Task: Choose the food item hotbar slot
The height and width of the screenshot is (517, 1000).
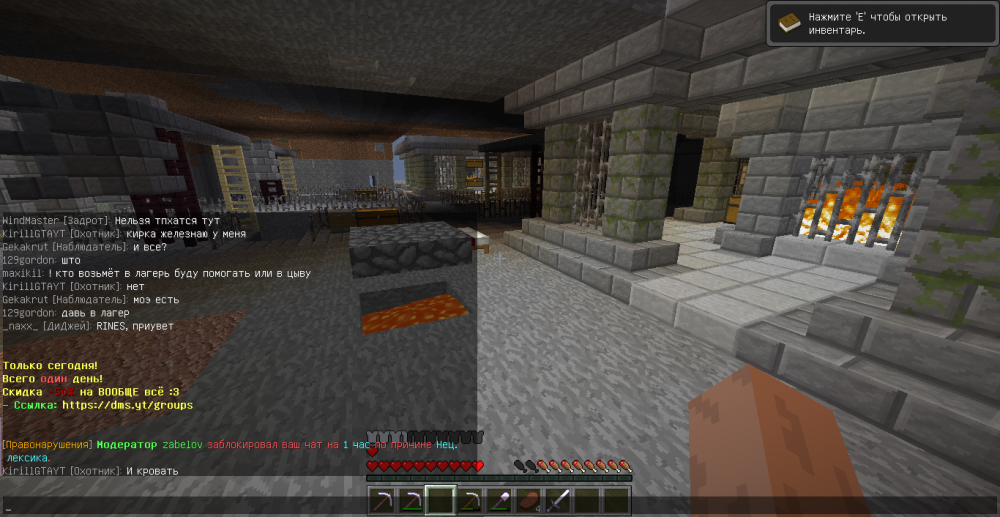Action: [529, 501]
